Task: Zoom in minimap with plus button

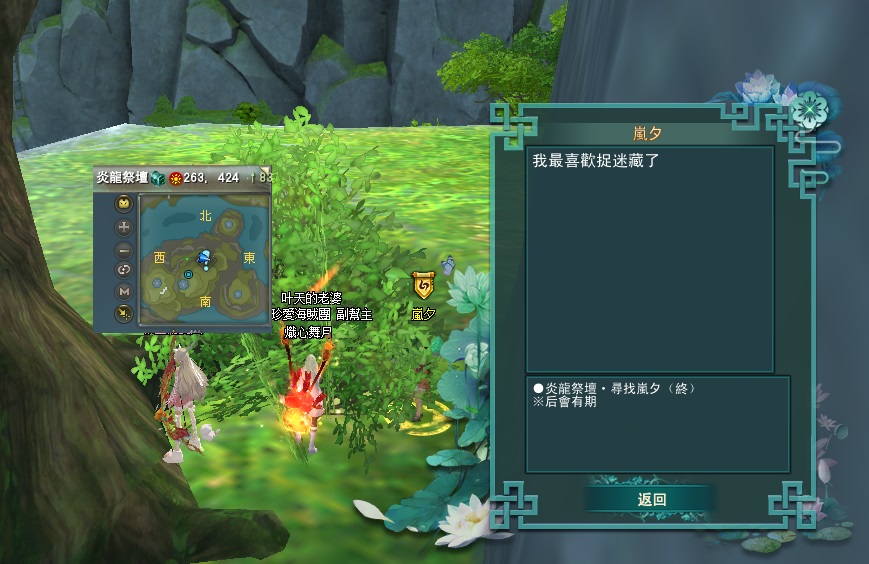Action: click(x=124, y=227)
